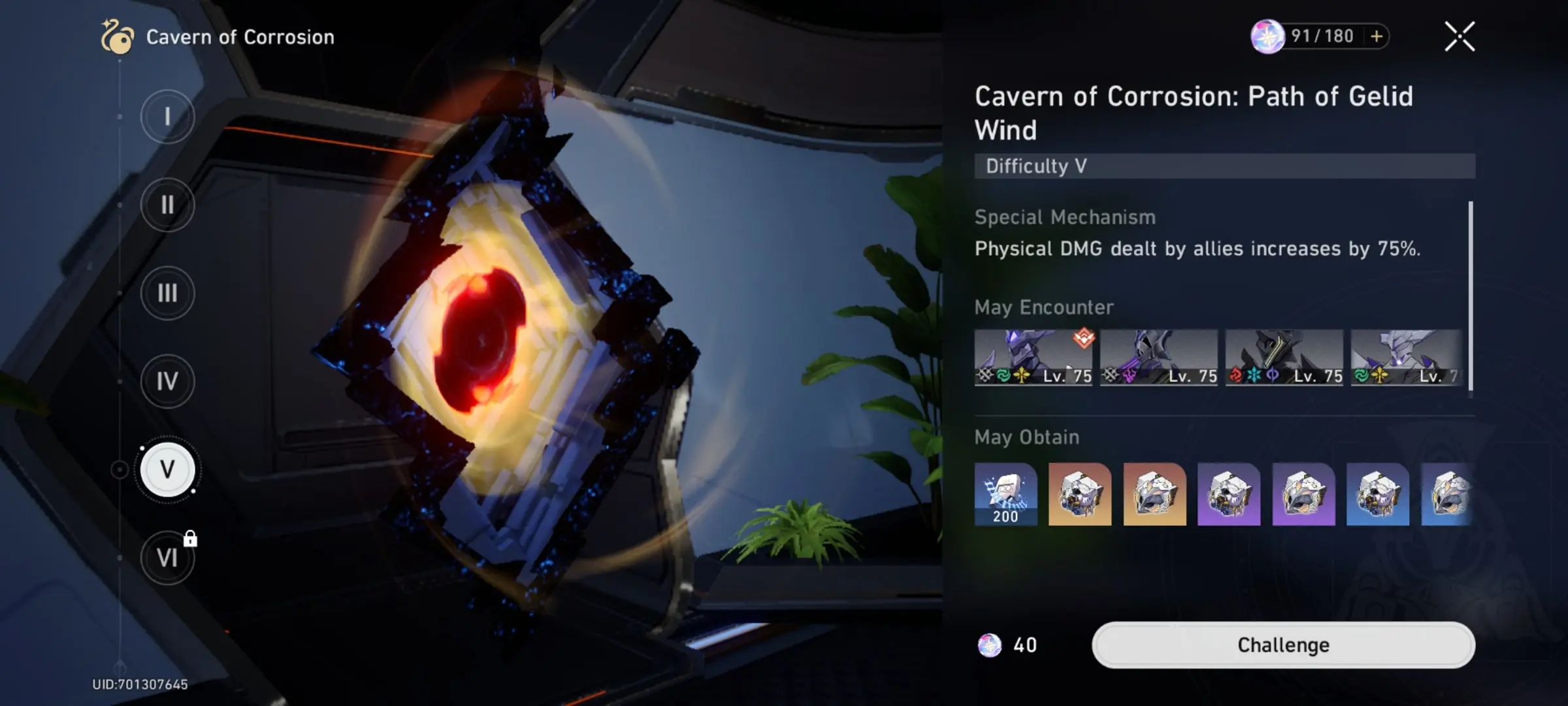Screen dimensions: 1568x706
Task: Close the Cavern of Corrosion screen
Action: click(x=1460, y=37)
